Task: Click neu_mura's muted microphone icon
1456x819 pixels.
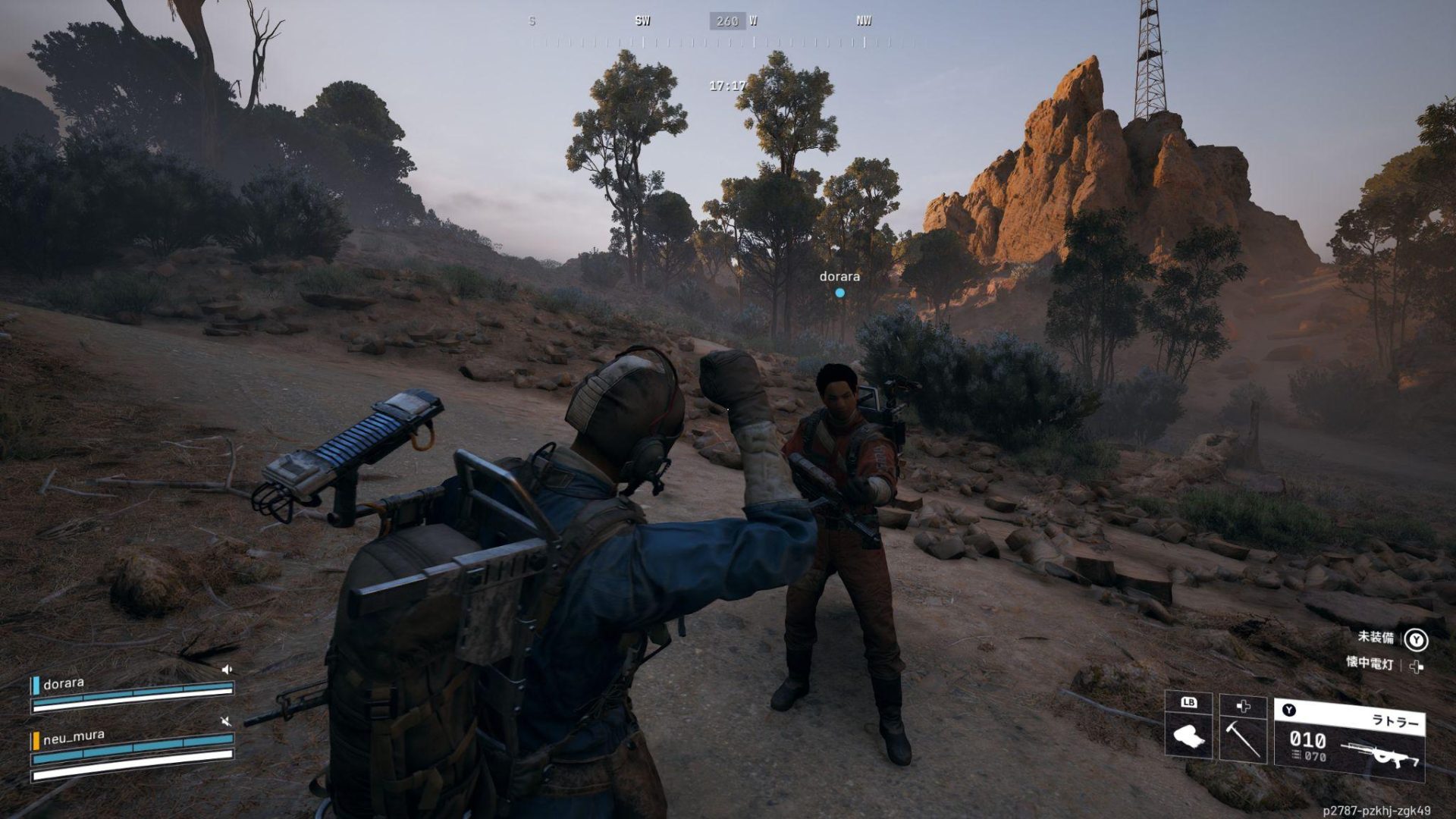Action: [x=225, y=721]
